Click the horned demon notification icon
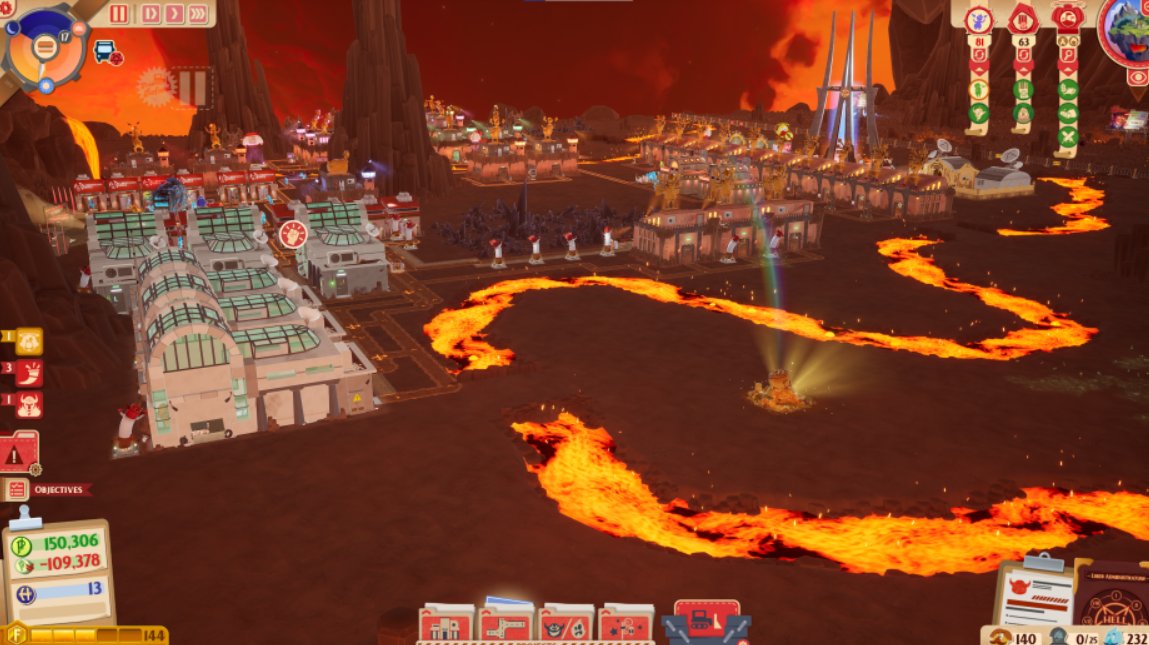Screen dimensions: 1149x645 point(28,405)
